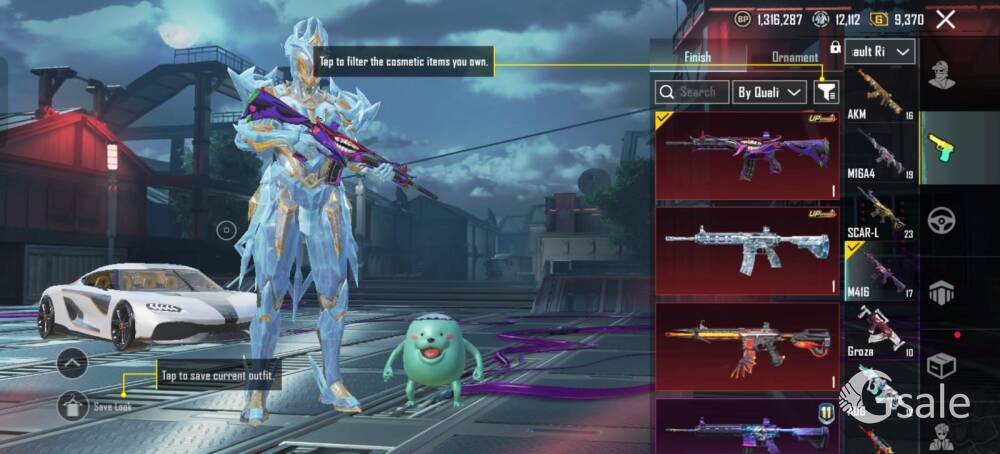
Task: Choose the orange M416 skin thumbnail
Action: (747, 346)
